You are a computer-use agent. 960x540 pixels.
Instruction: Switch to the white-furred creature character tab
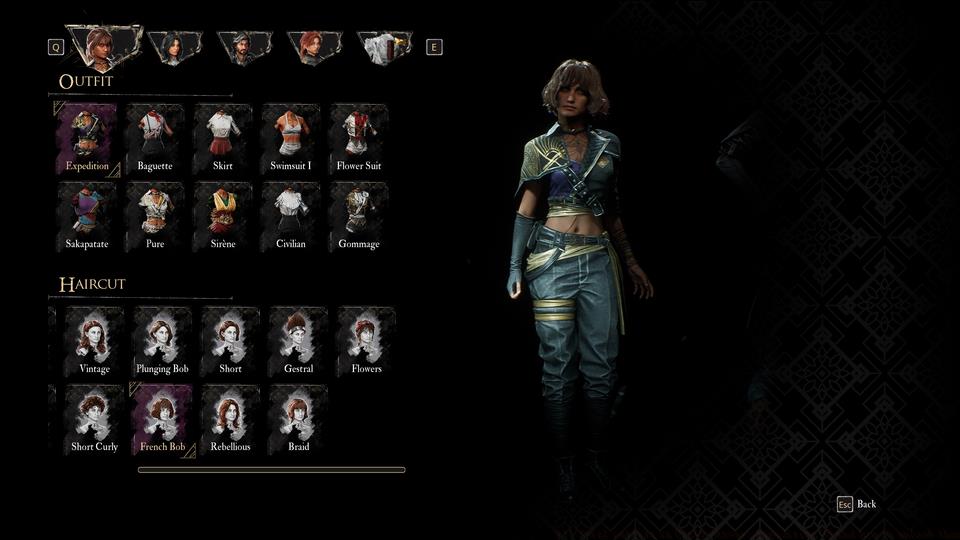pos(384,47)
